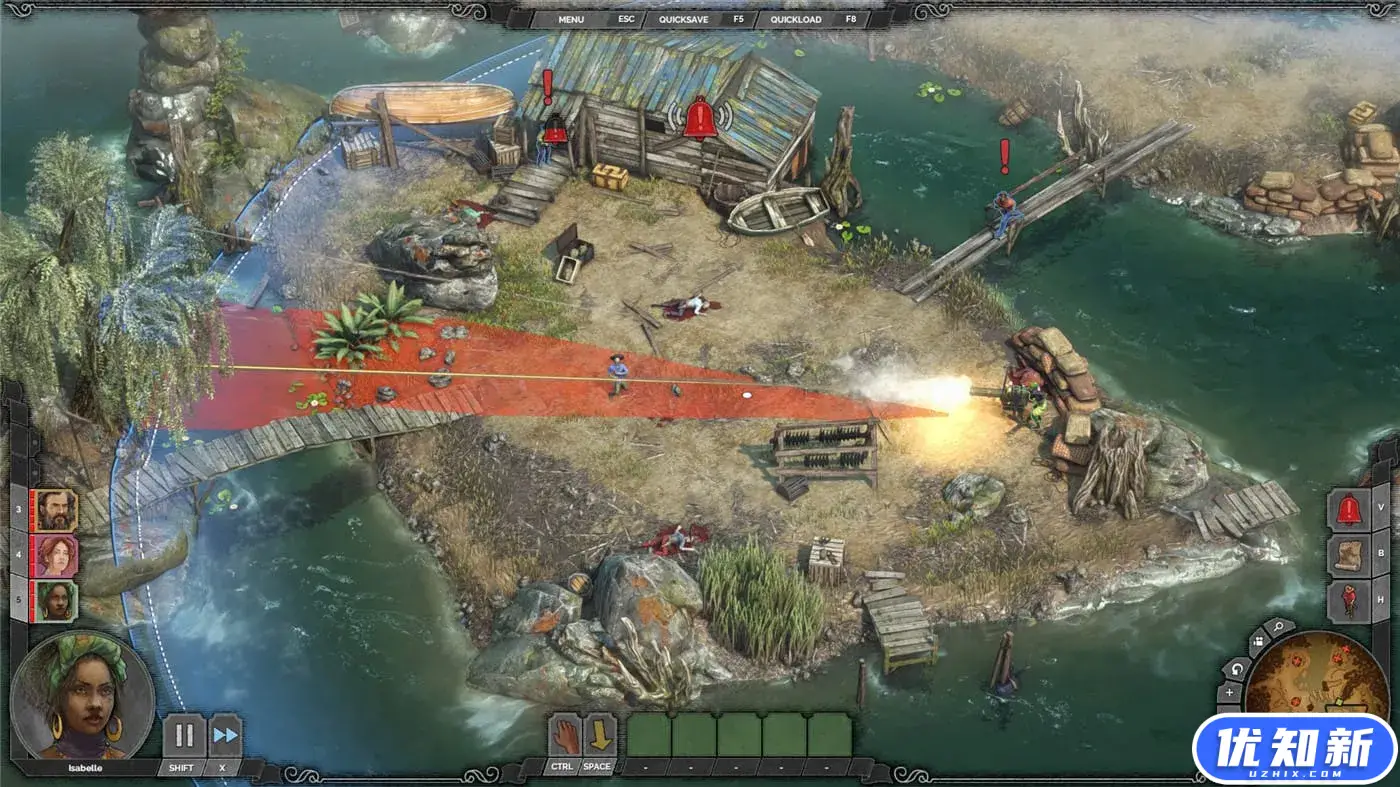The width and height of the screenshot is (1400, 787).
Task: Click the magnifying glass button by the minimap
Action: tap(1279, 628)
